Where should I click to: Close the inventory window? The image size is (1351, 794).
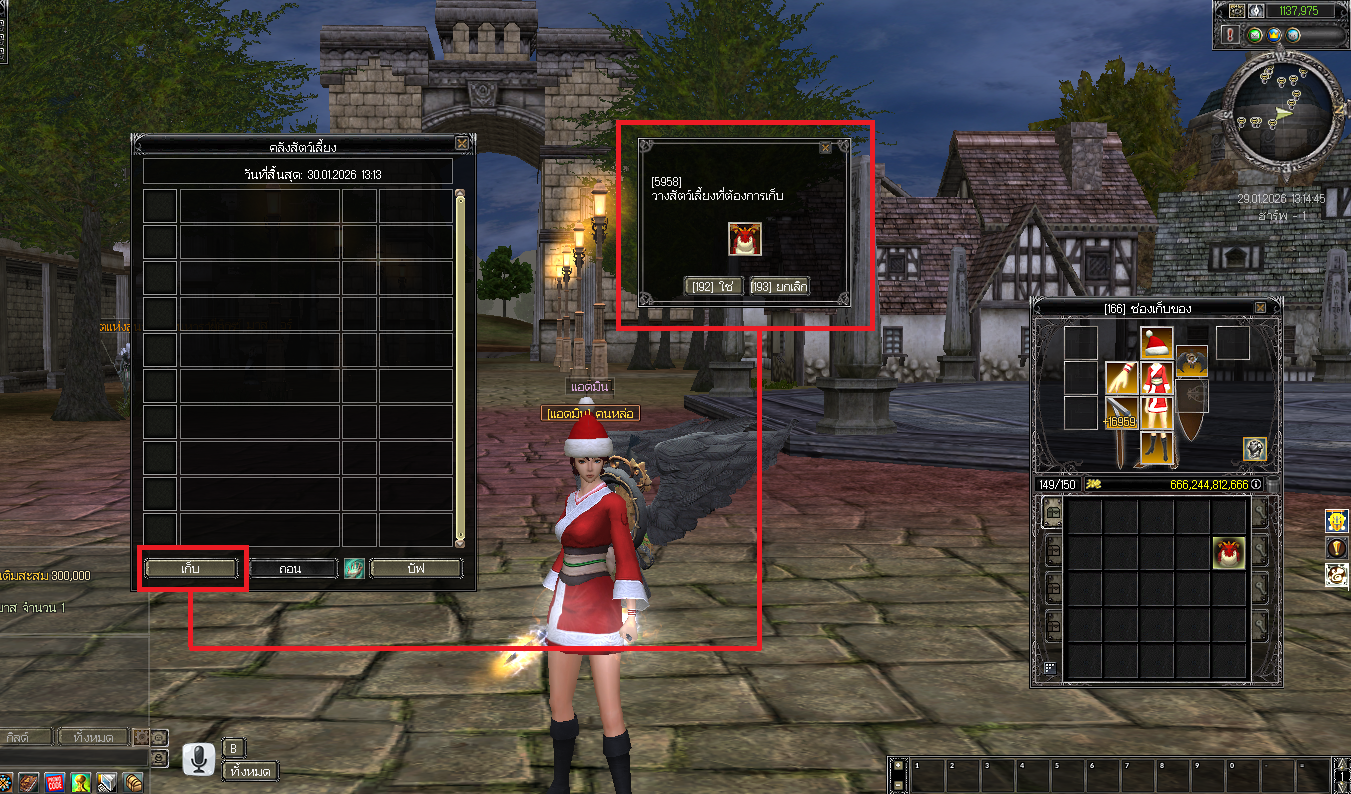(1259, 308)
